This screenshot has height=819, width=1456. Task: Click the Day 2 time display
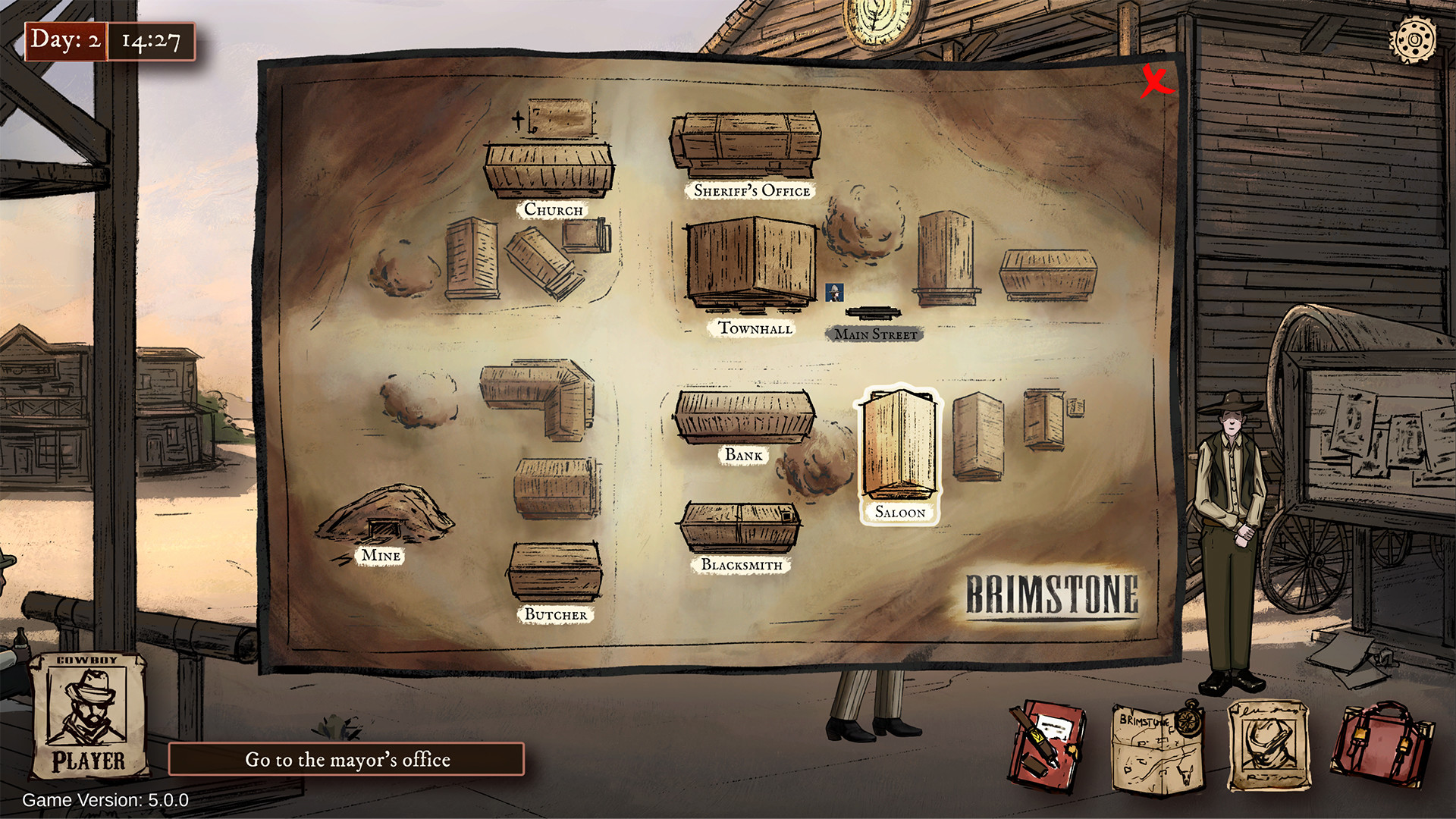(x=111, y=42)
